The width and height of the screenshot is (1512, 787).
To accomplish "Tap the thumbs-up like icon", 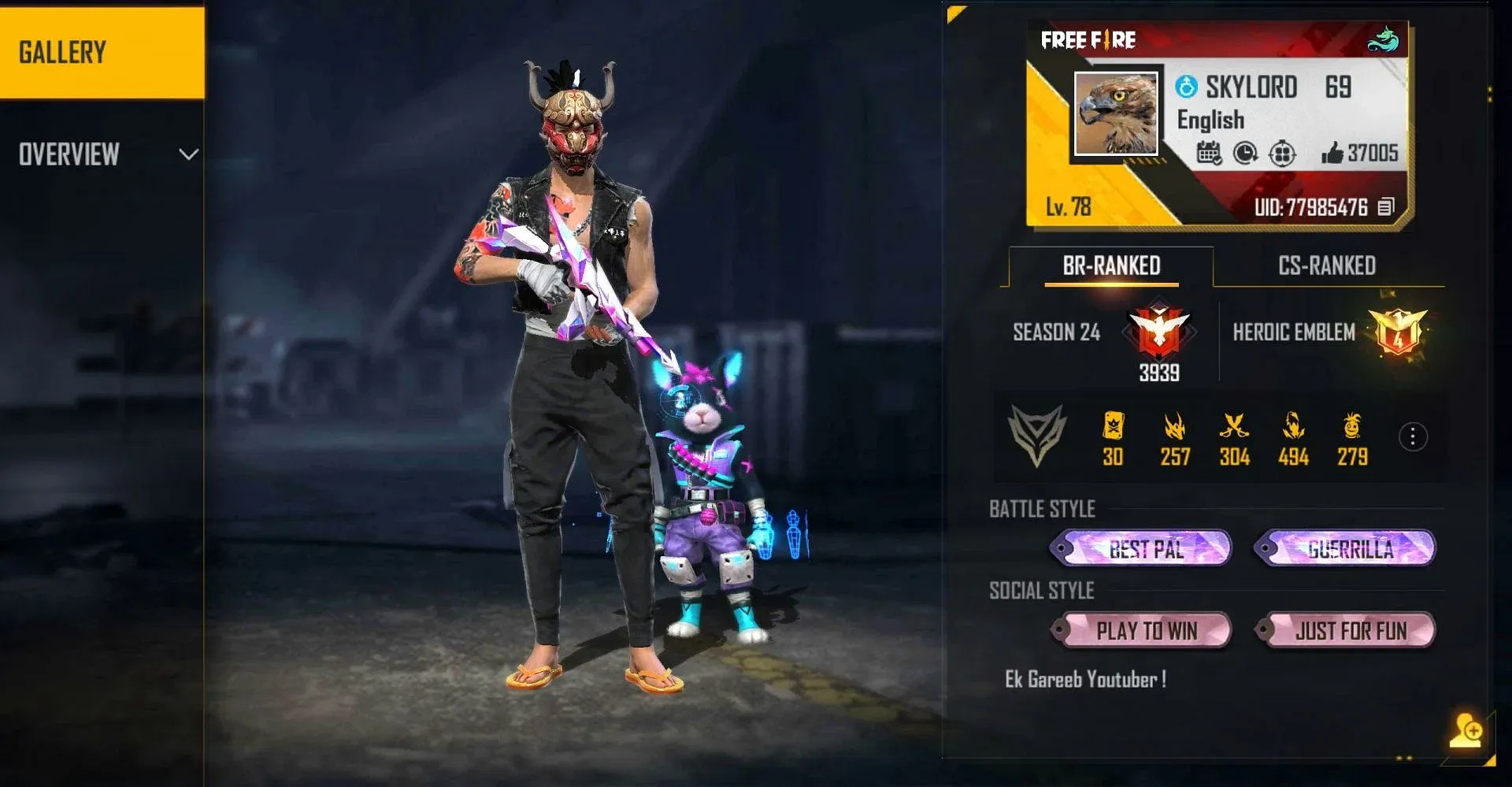I will coord(1332,153).
